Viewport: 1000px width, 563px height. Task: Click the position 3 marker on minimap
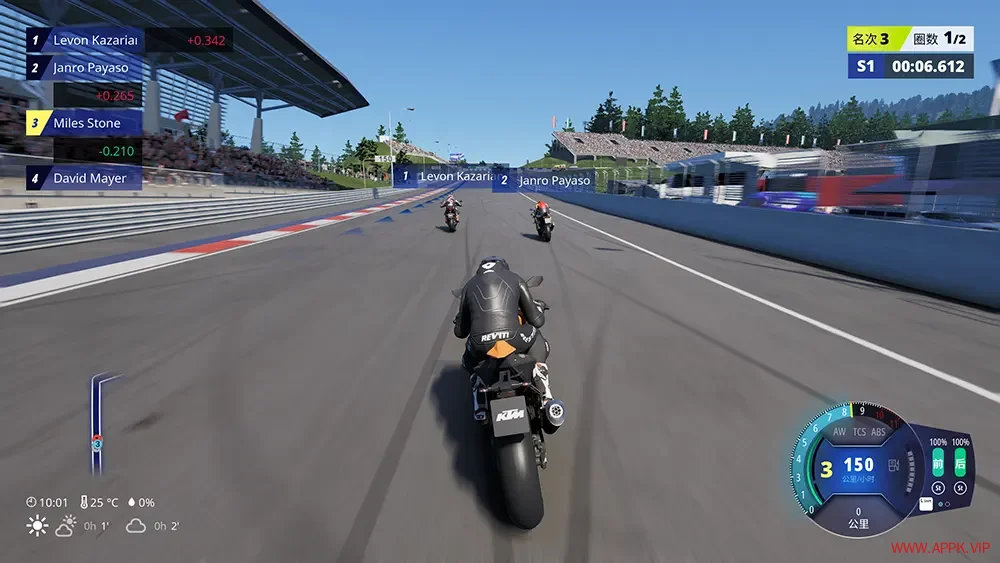[x=97, y=441]
